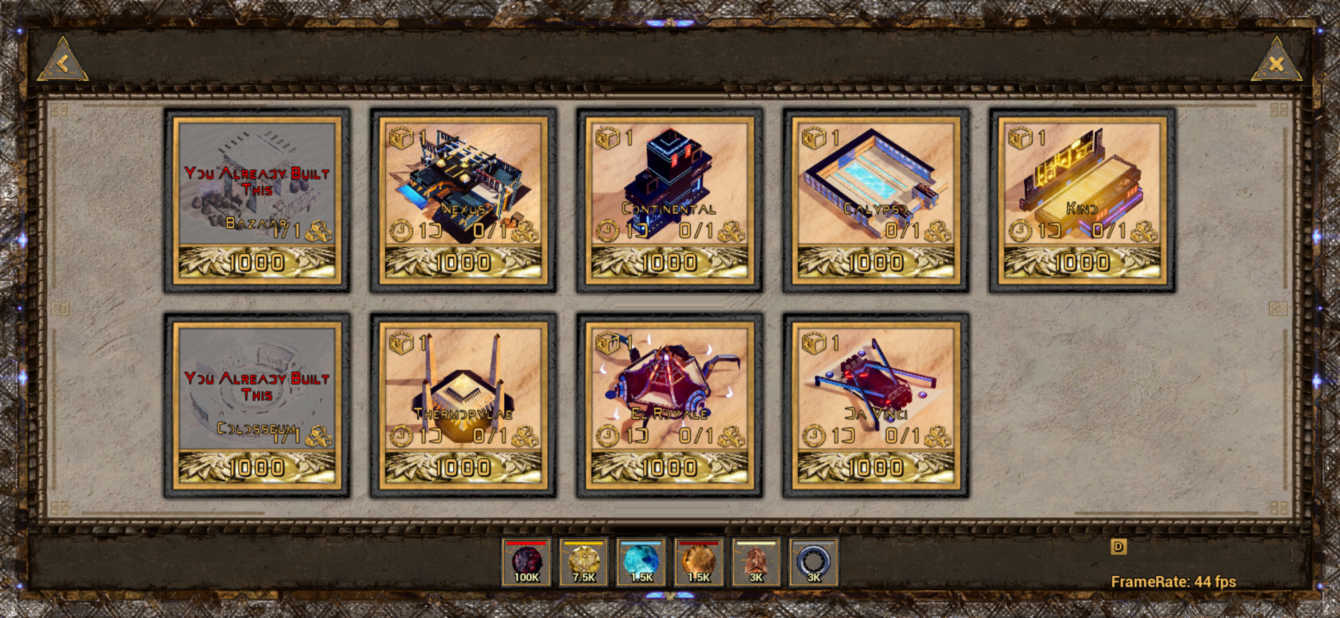Click the dark red orb 100K resource

[x=526, y=563]
